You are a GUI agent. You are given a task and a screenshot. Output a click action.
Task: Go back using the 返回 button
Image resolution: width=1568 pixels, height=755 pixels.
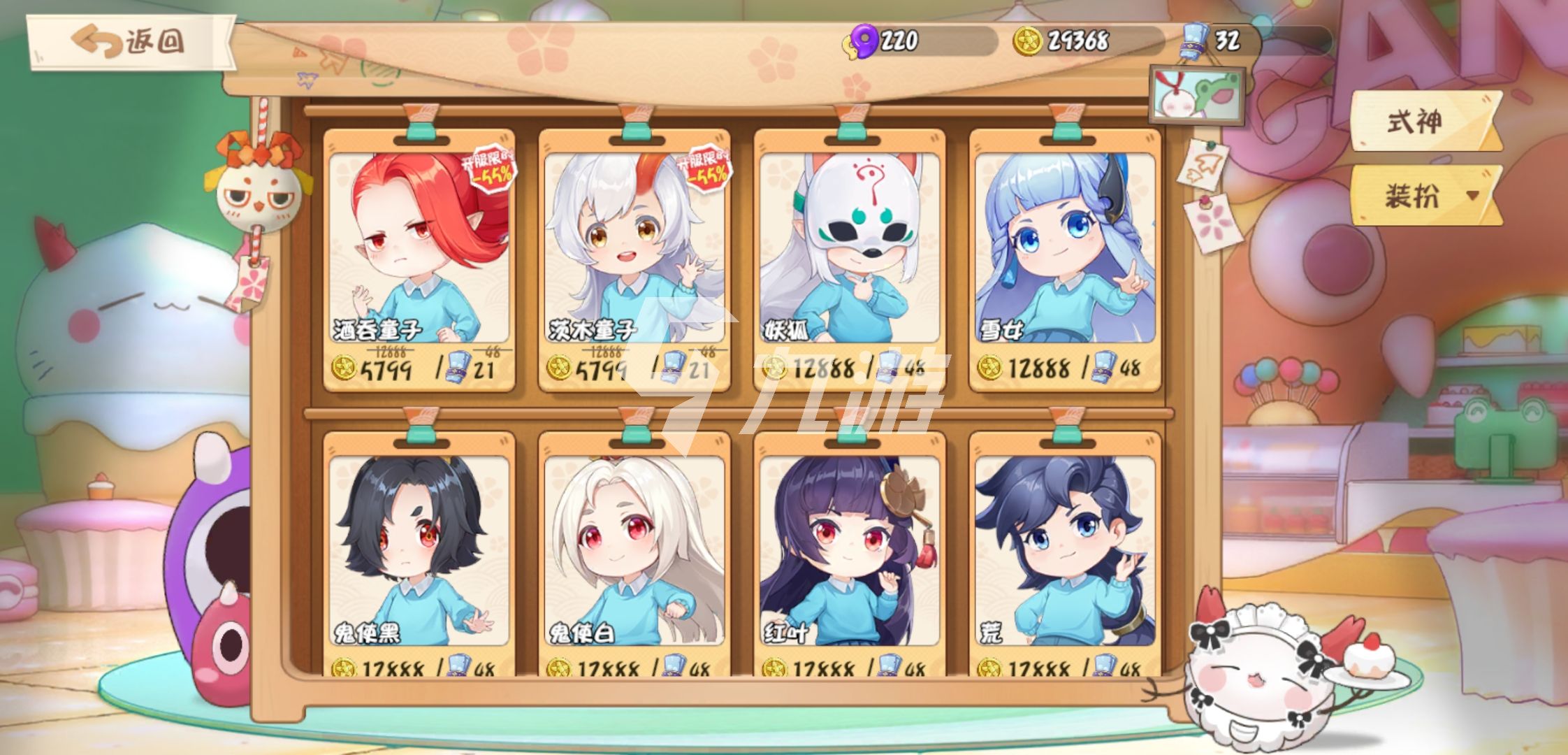coord(131,42)
